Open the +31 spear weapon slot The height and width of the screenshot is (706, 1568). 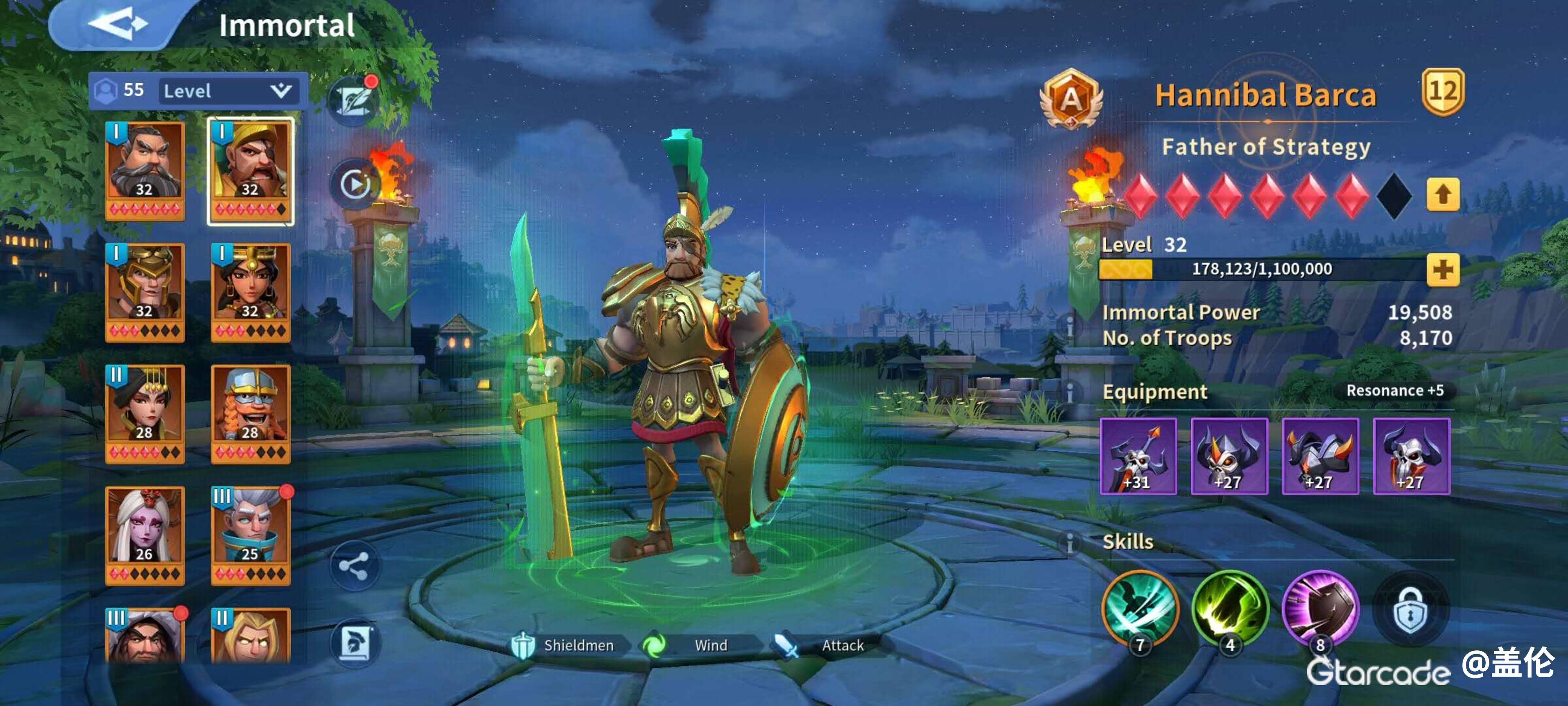pos(1138,456)
